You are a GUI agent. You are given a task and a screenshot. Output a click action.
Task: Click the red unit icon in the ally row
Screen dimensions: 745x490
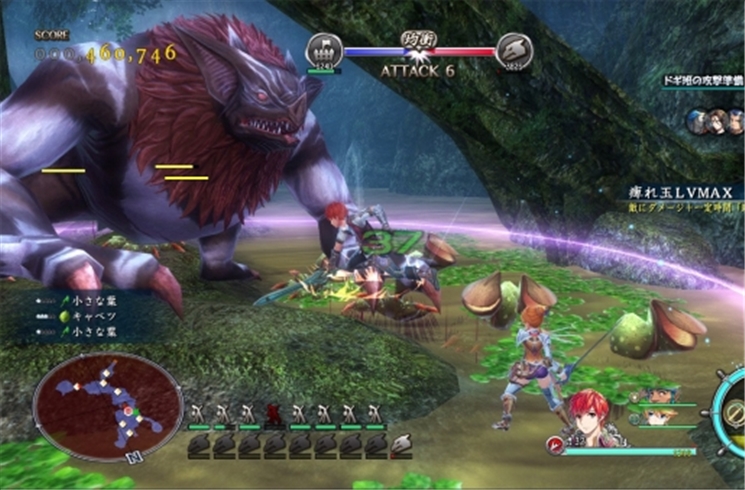pos(271,412)
